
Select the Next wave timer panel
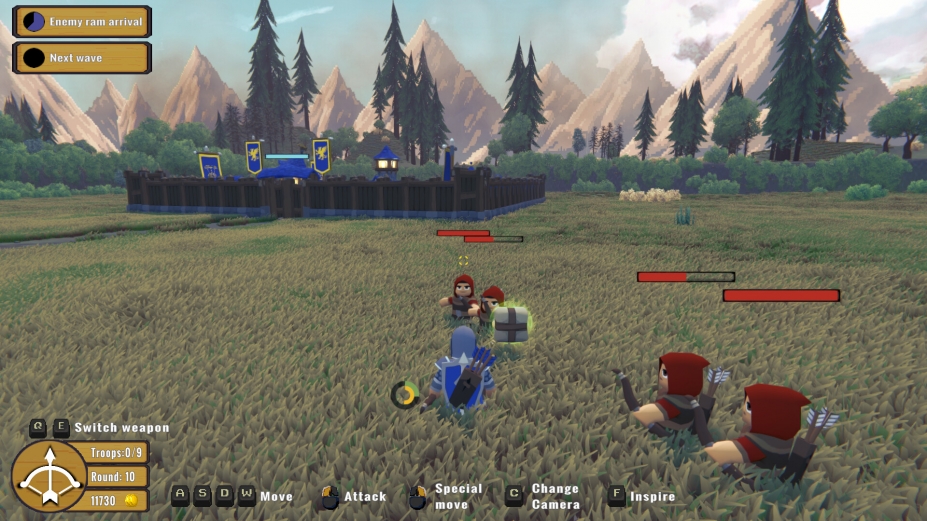click(81, 58)
